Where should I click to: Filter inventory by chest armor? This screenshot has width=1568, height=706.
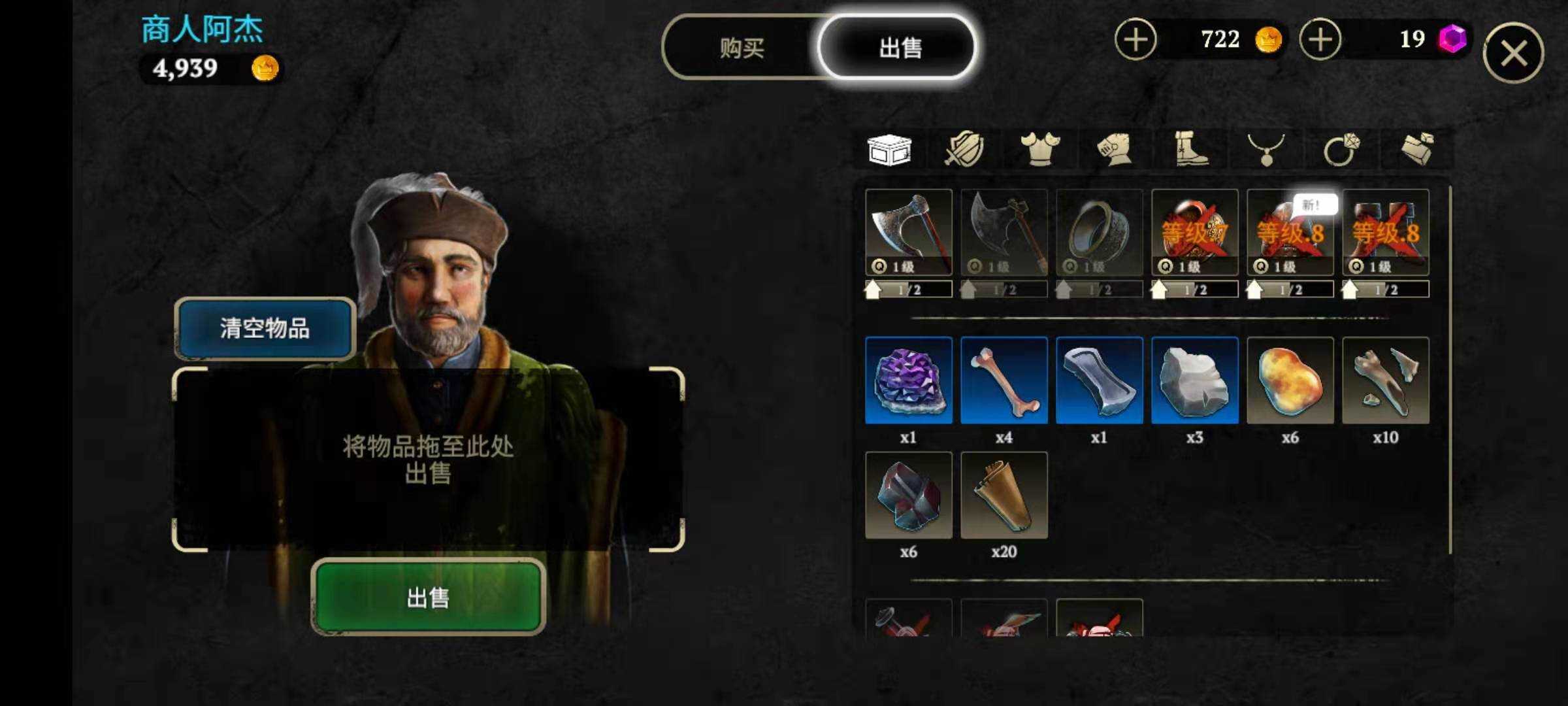[1040, 150]
